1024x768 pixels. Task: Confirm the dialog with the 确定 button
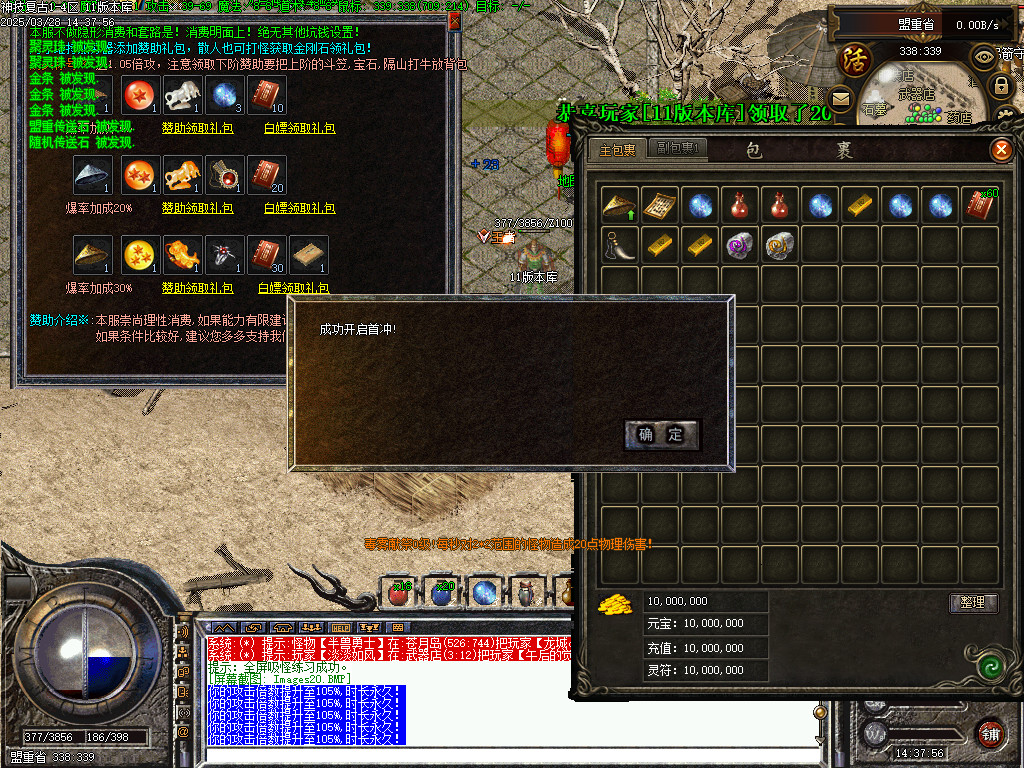pos(662,434)
